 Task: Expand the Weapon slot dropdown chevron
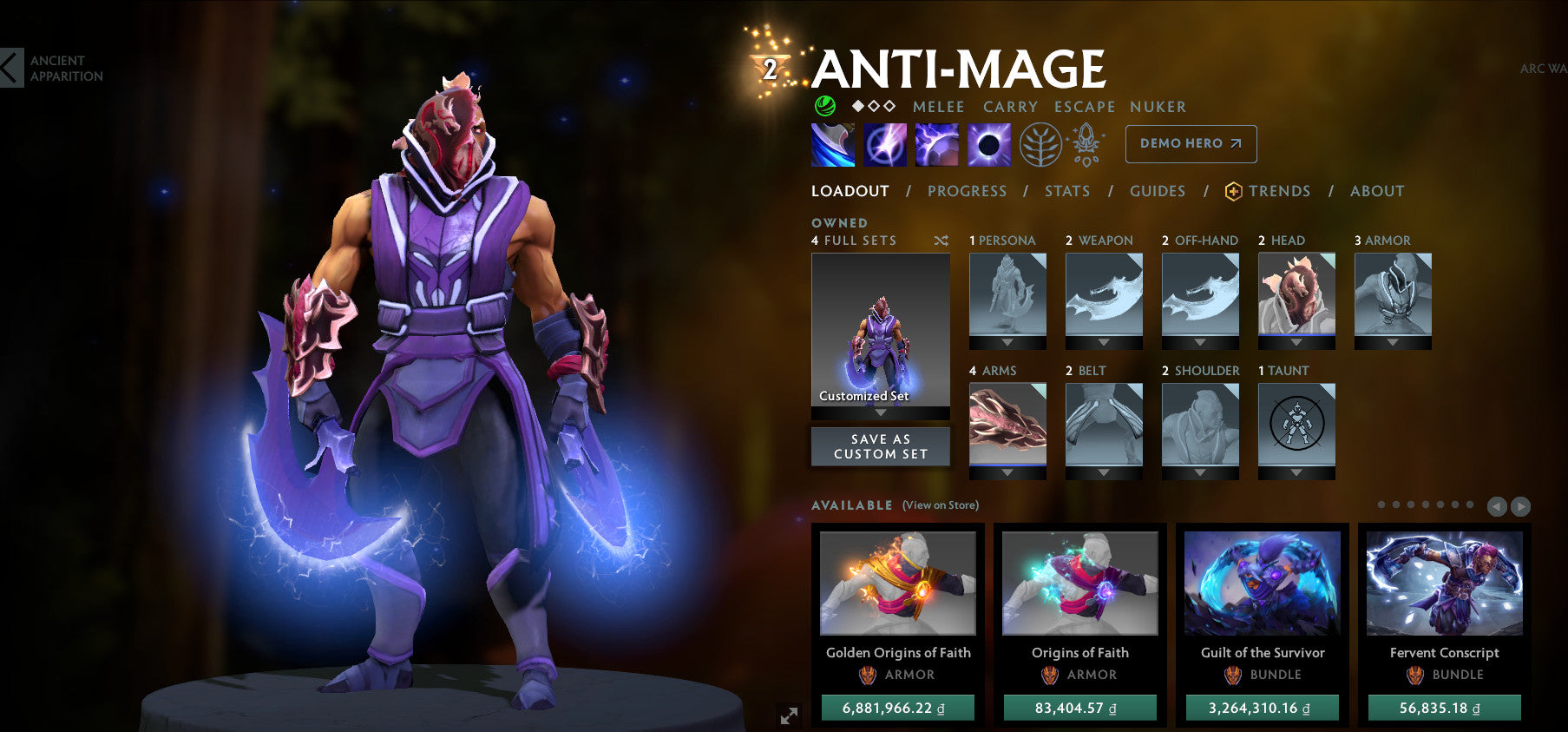coord(1103,342)
